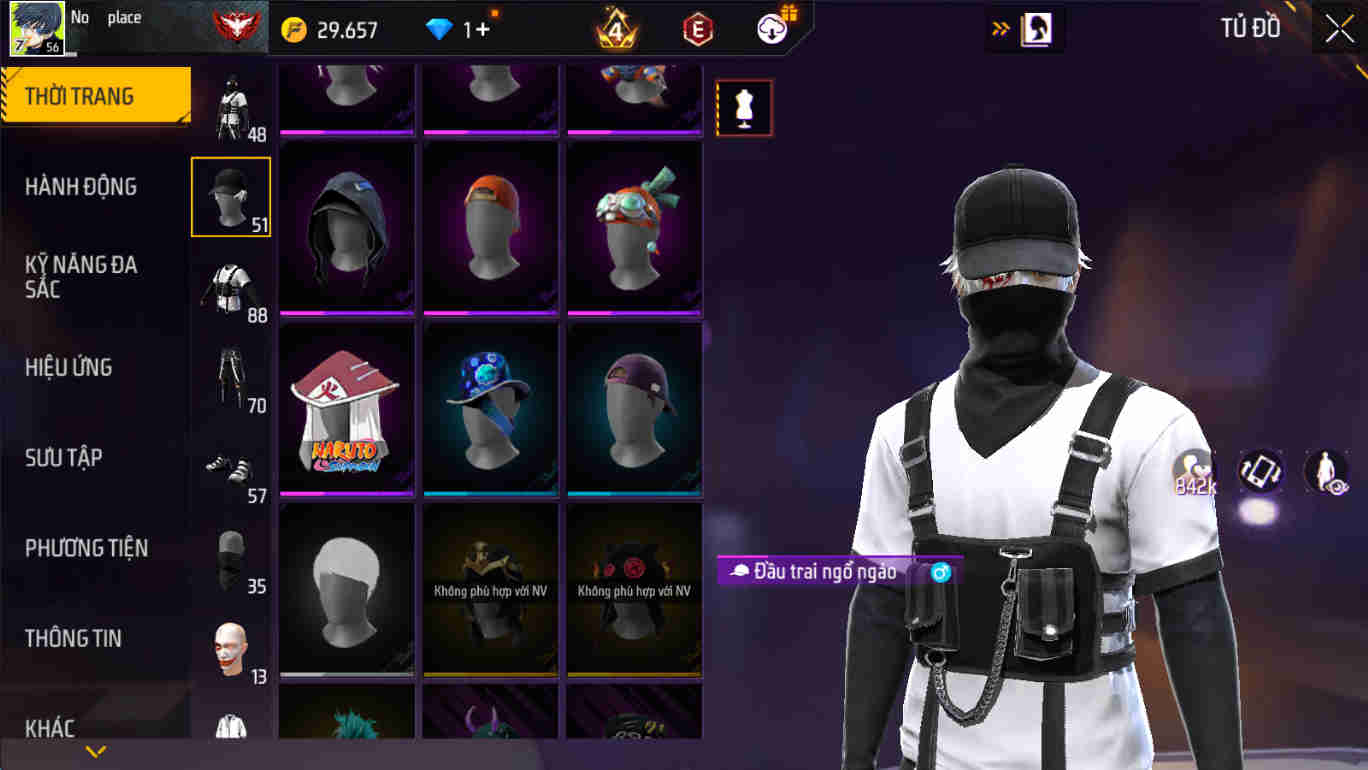Select the mask category showing 35 items
The width and height of the screenshot is (1368, 770).
click(x=230, y=555)
